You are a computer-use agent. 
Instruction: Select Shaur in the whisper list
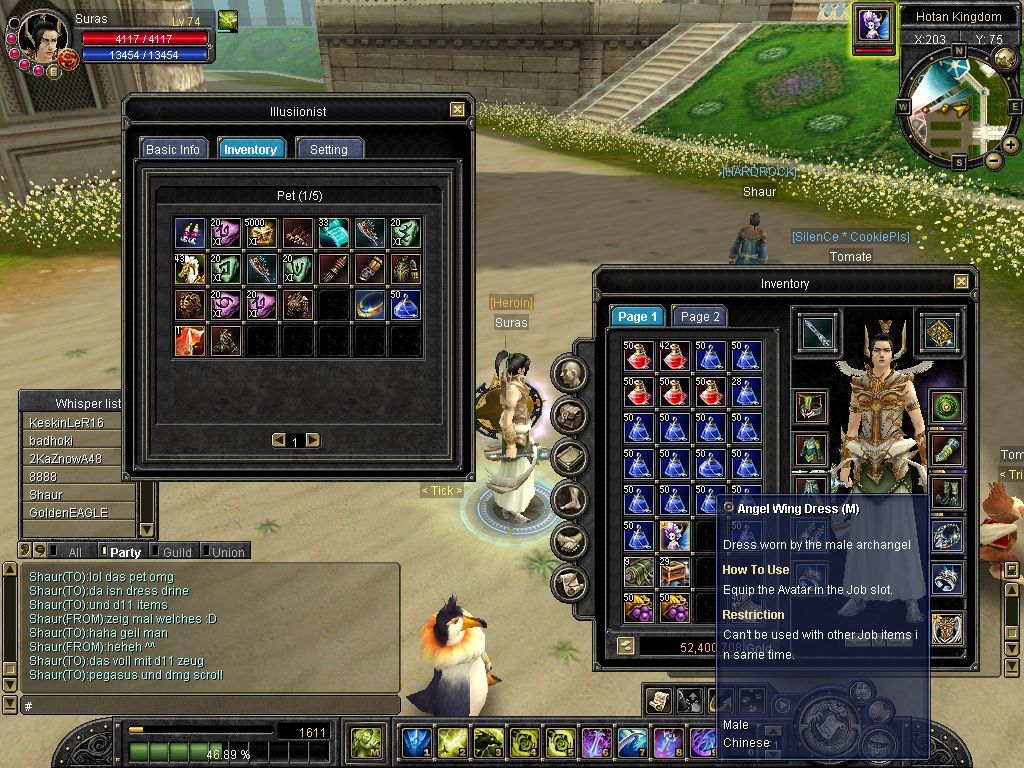[x=46, y=495]
